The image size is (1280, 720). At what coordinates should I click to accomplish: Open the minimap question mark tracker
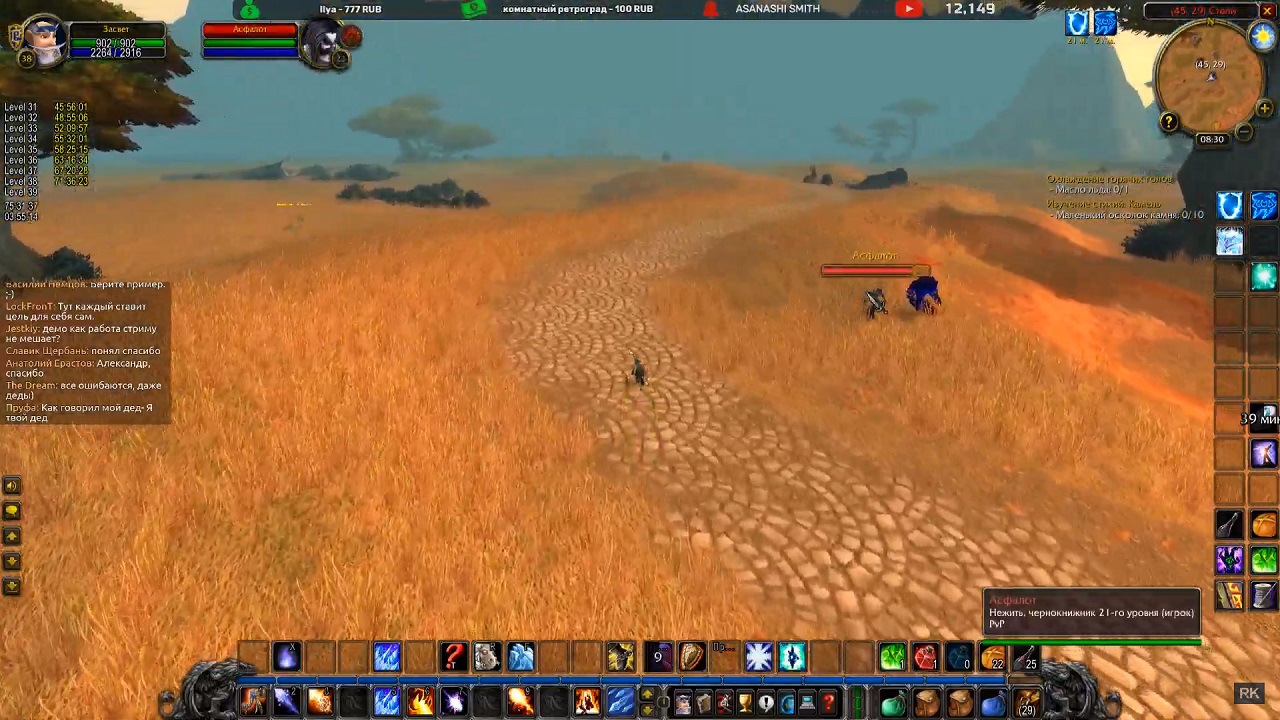(1169, 122)
